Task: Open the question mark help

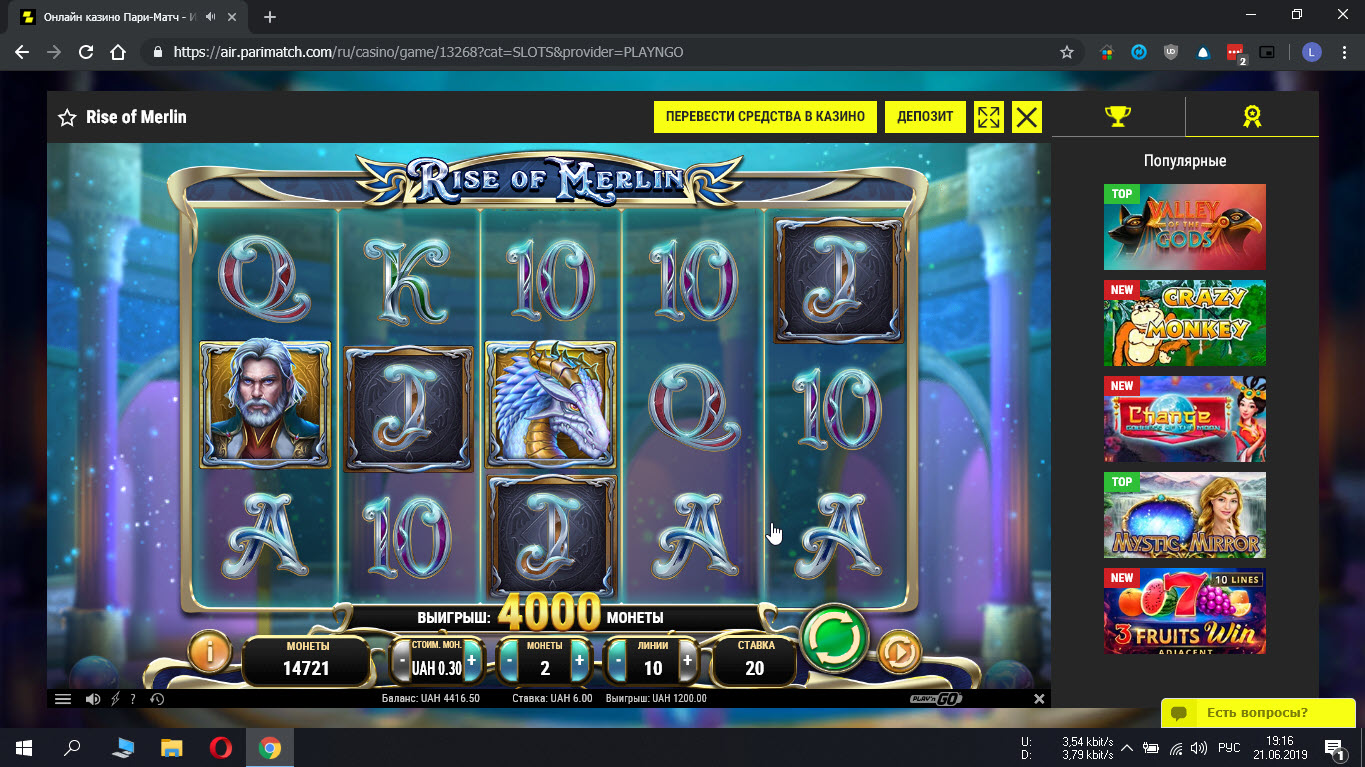Action: pyautogui.click(x=133, y=699)
